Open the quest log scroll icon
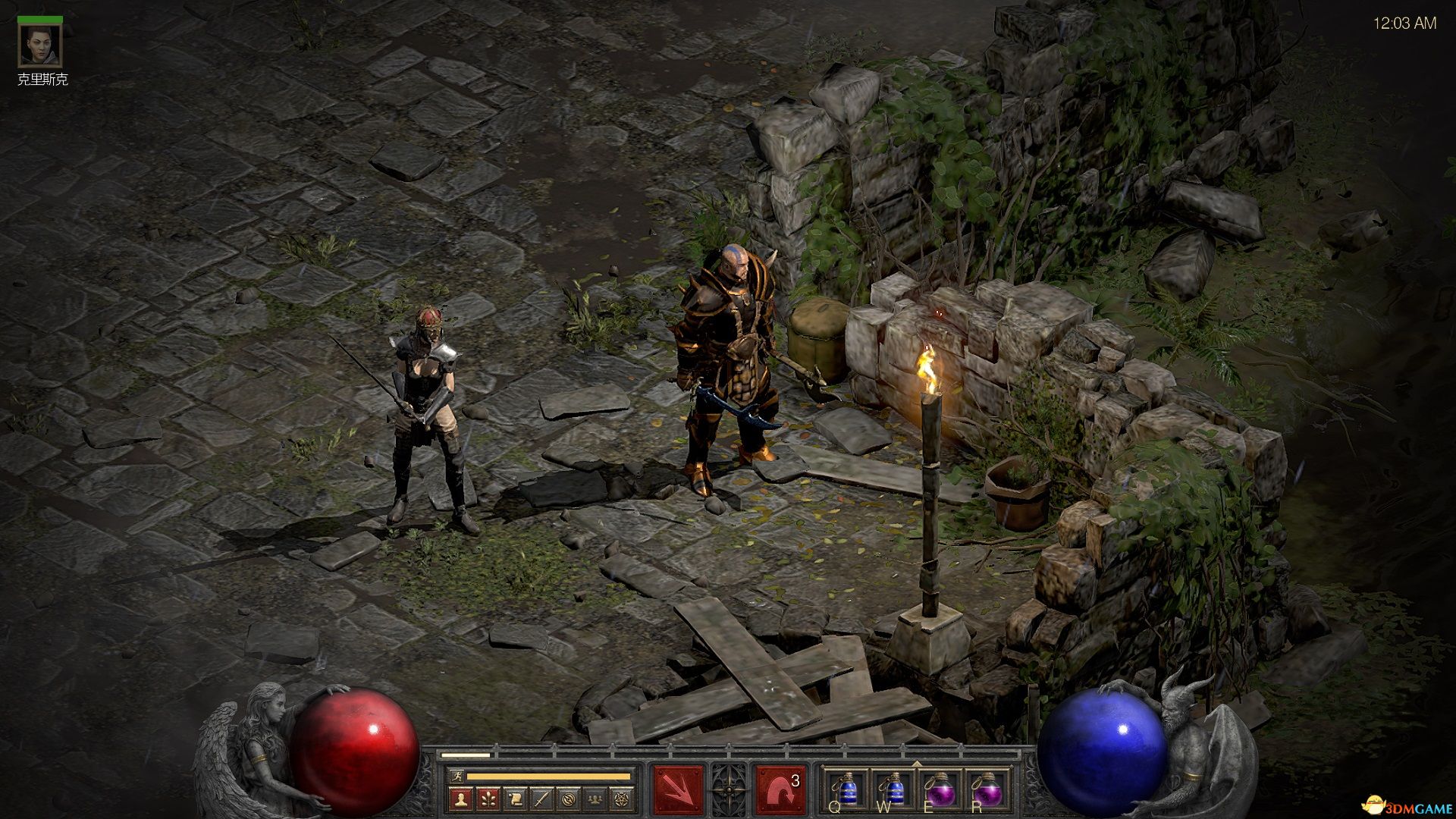 [x=515, y=799]
